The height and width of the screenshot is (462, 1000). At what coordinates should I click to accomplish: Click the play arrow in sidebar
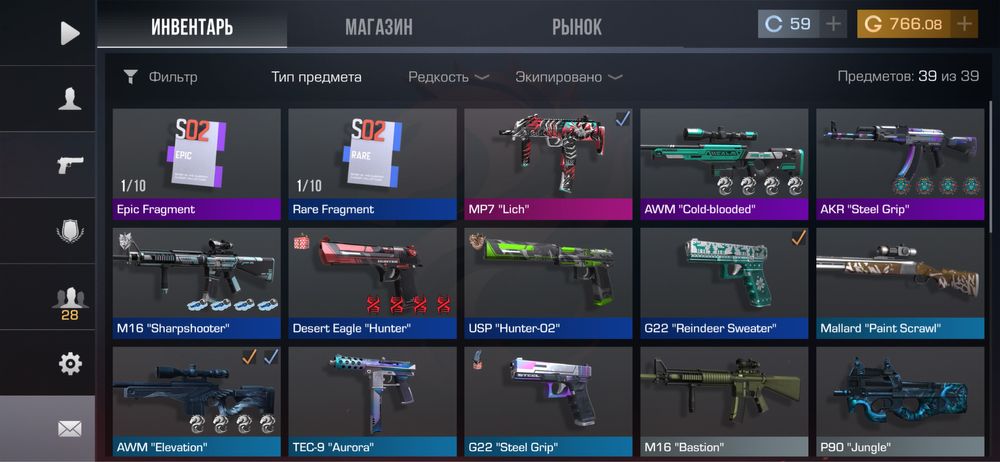coord(69,33)
